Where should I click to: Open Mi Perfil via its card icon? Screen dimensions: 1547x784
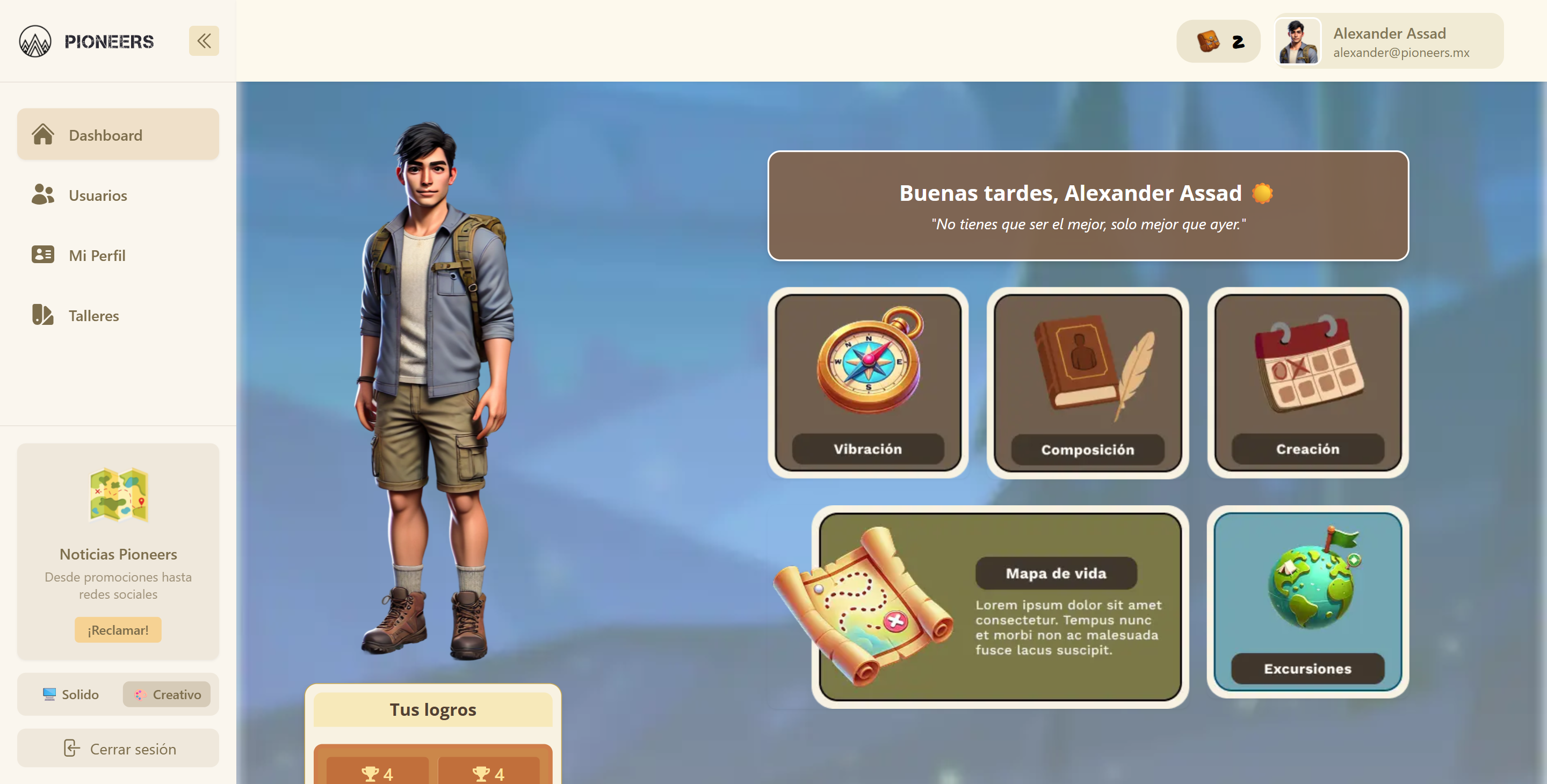(x=42, y=255)
